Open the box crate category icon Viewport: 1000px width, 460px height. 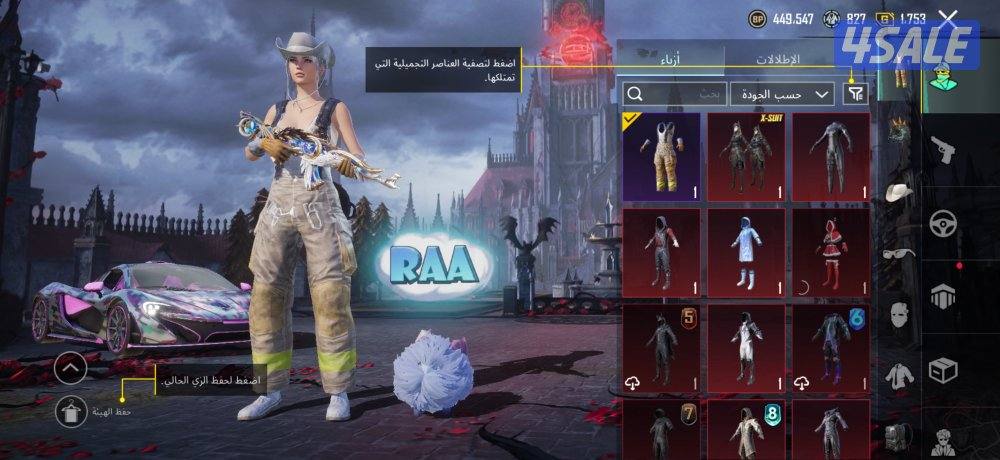pyautogui.click(x=943, y=372)
